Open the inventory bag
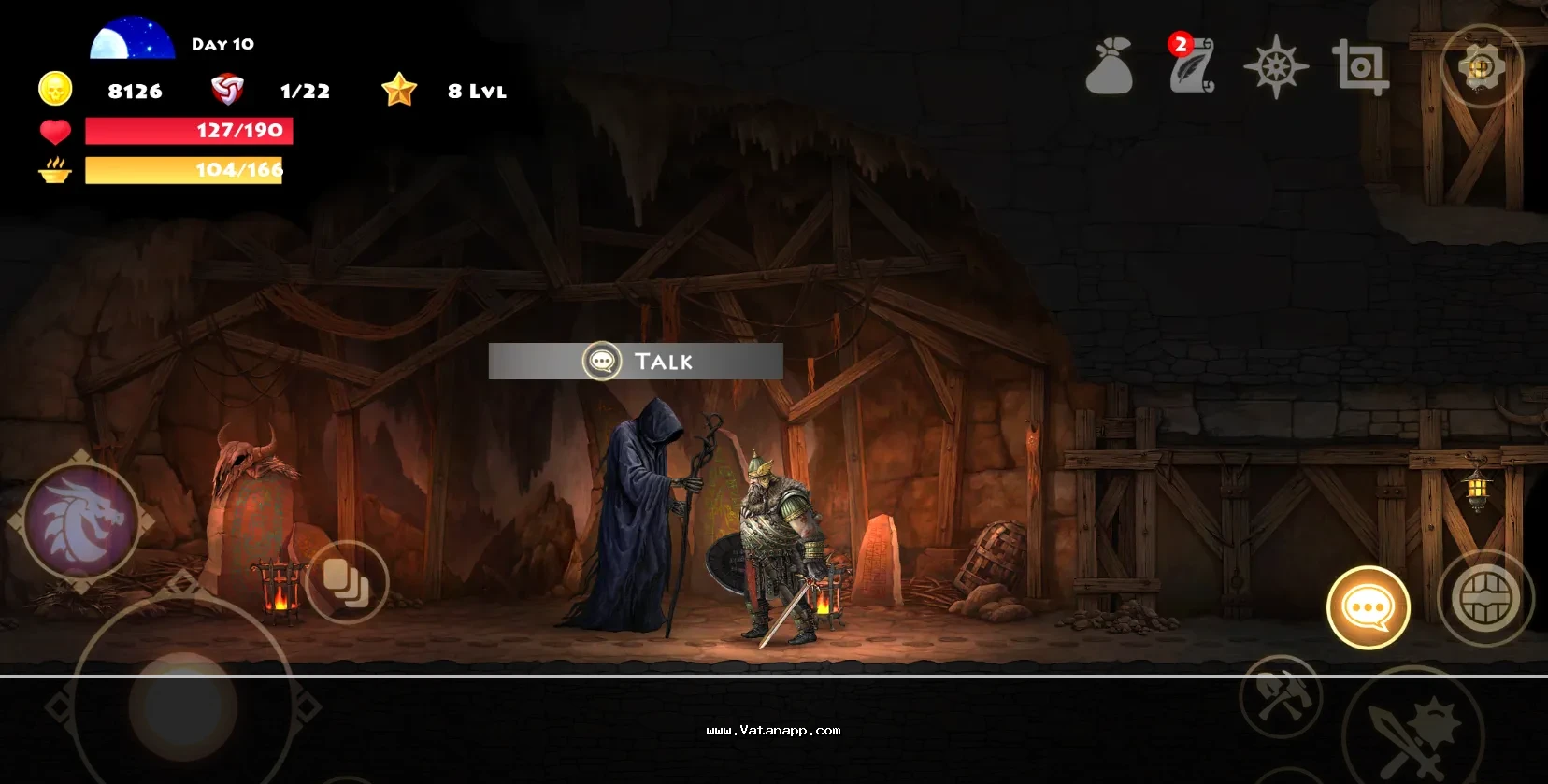Viewport: 1548px width, 784px height. (1110, 66)
